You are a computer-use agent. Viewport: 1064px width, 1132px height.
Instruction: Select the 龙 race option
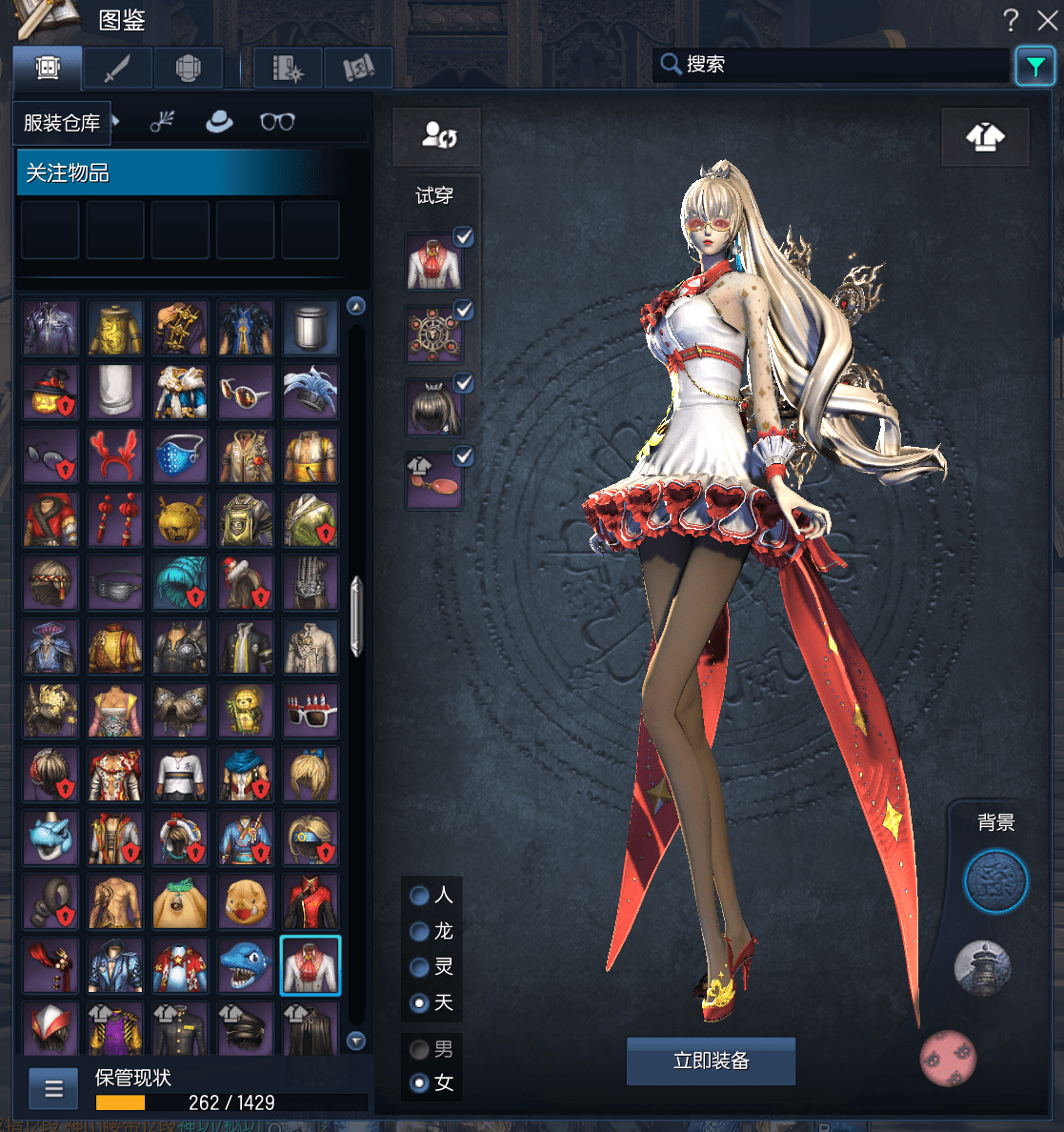point(419,931)
